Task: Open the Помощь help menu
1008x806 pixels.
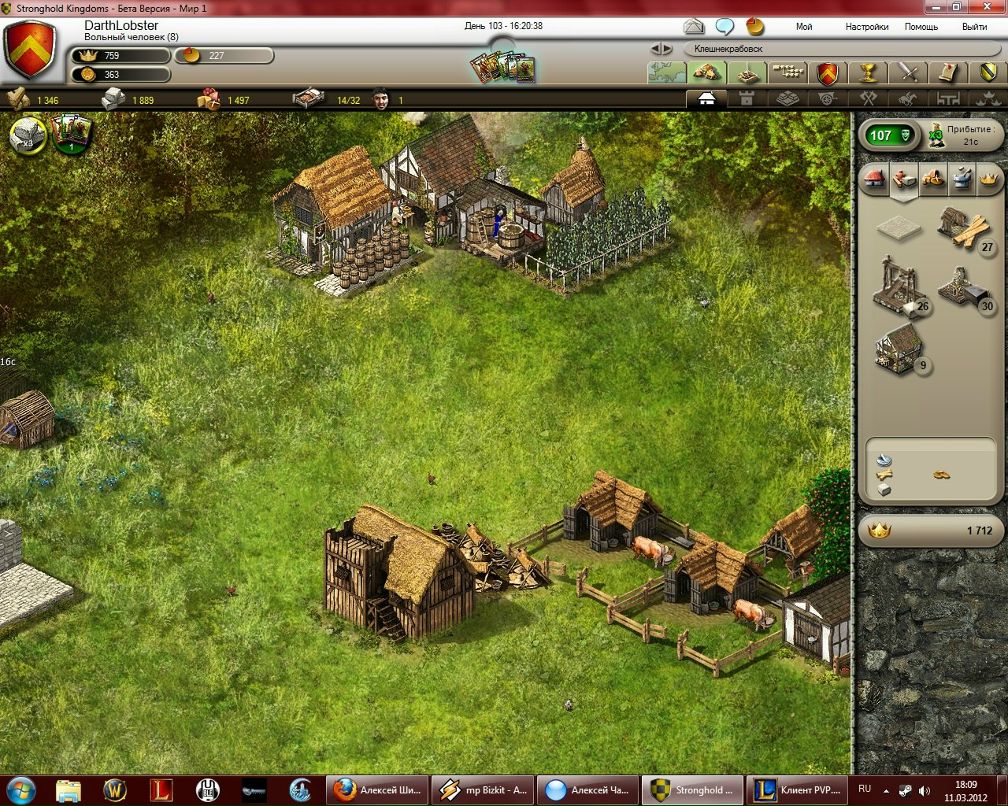Action: coord(921,27)
